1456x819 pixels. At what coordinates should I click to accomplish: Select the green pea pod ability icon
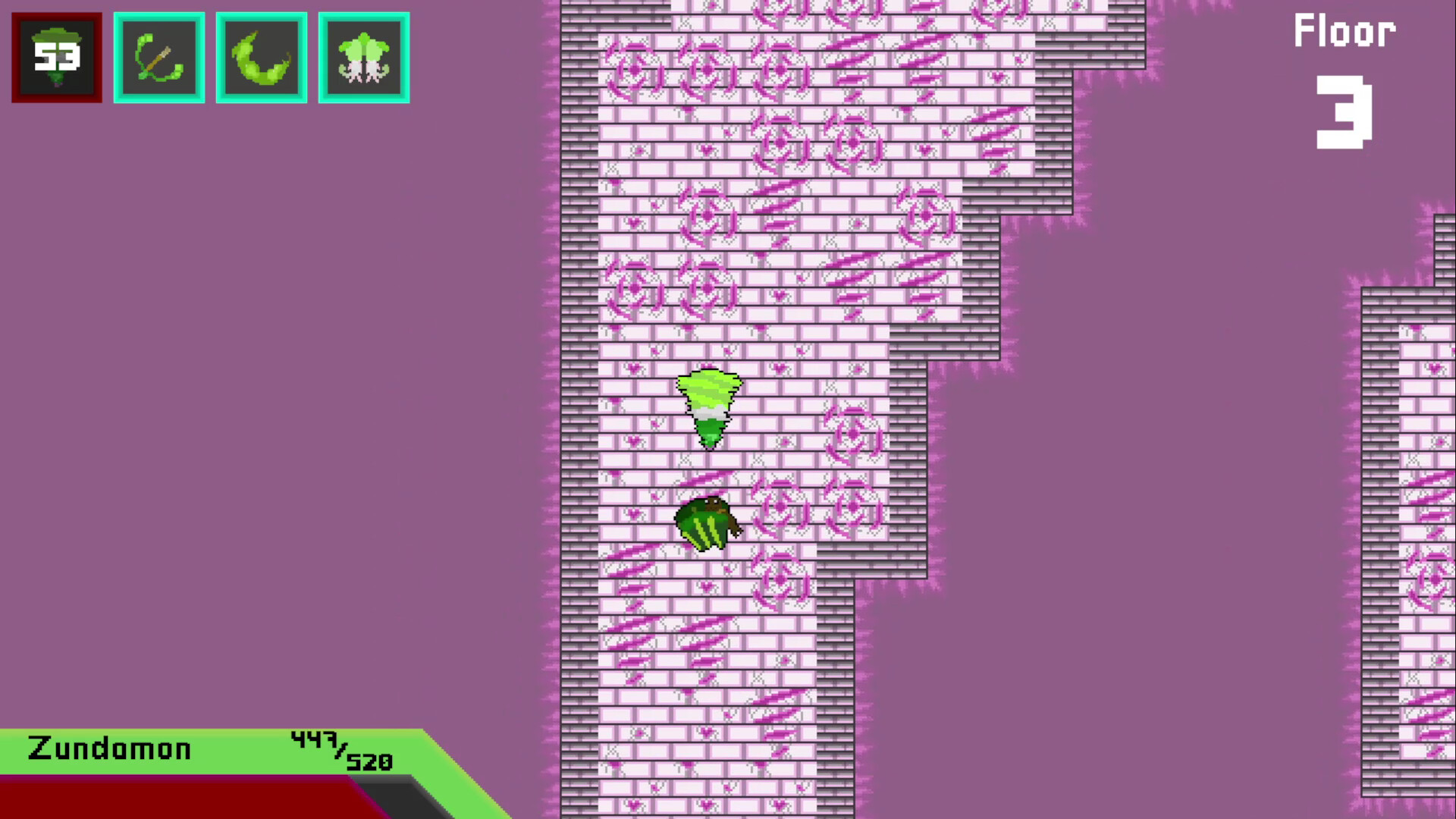[x=261, y=57]
